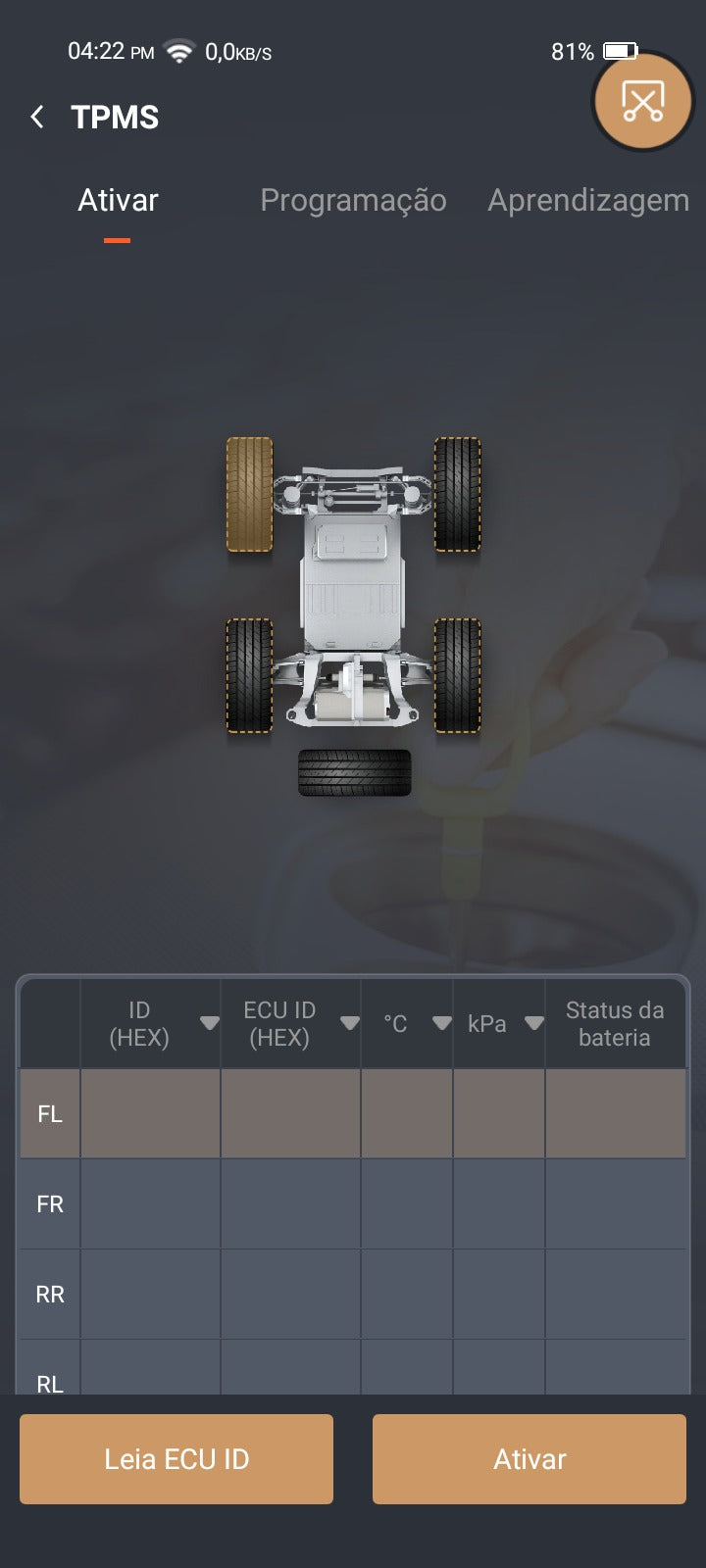Tap the Leia ECU ID button
This screenshot has width=706, height=1568.
[x=176, y=1458]
